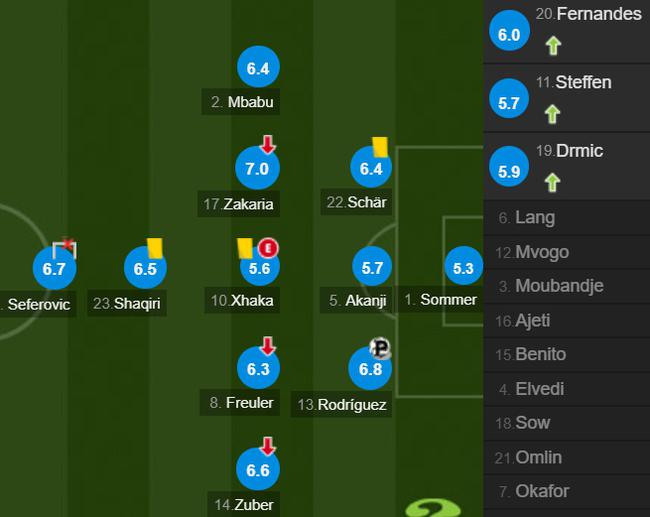Choose Okafor in the bench list
The height and width of the screenshot is (517, 650).
click(x=566, y=491)
